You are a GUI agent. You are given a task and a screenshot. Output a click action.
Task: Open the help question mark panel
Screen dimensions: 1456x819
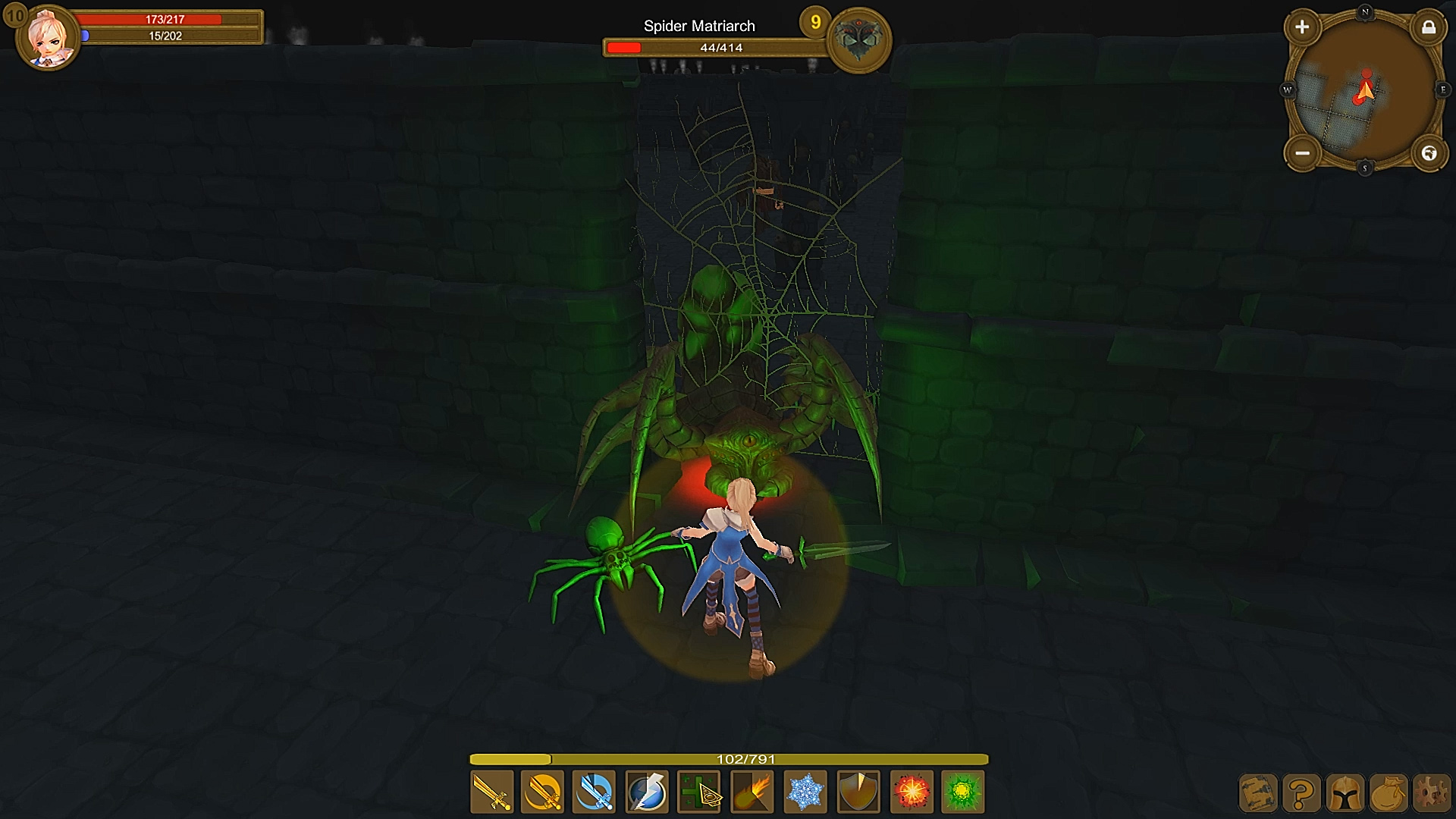pos(1302,795)
